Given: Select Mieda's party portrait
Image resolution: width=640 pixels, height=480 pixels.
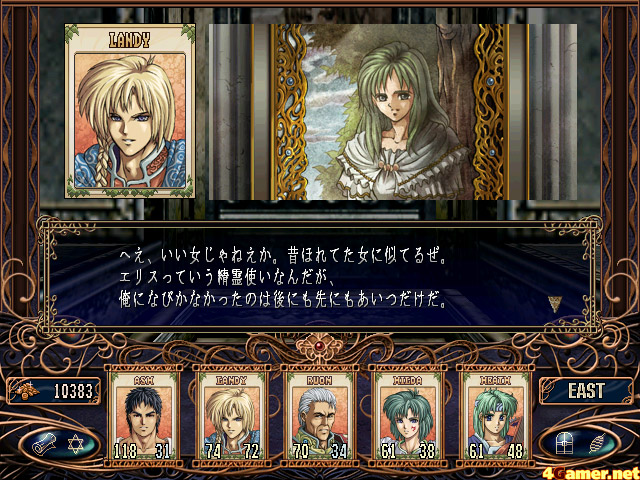Looking at the screenshot, I should click(x=406, y=412).
